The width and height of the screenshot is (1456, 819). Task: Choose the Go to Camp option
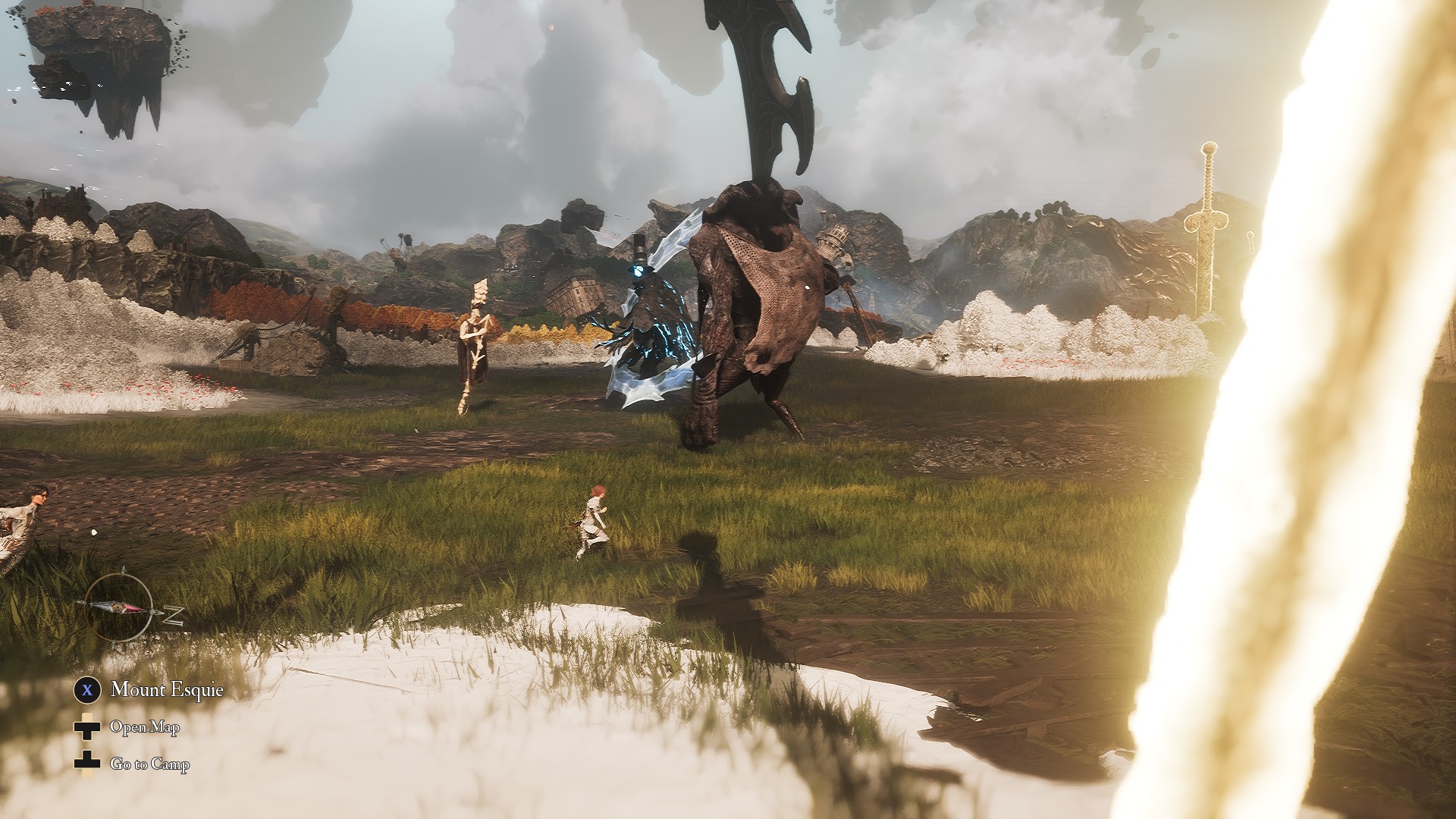pos(149,764)
